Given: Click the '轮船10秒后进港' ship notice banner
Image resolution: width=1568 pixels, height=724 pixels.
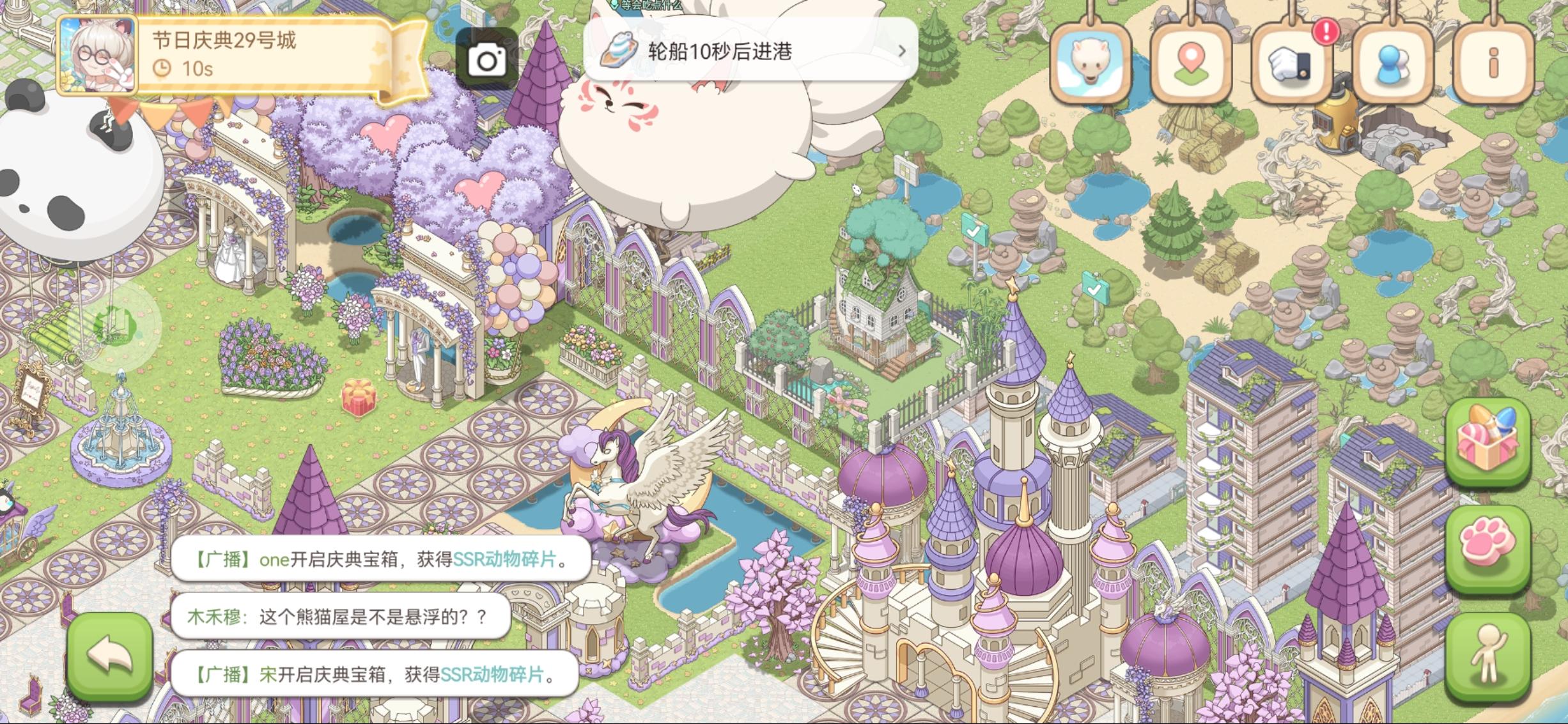Looking at the screenshot, I should coord(735,51).
